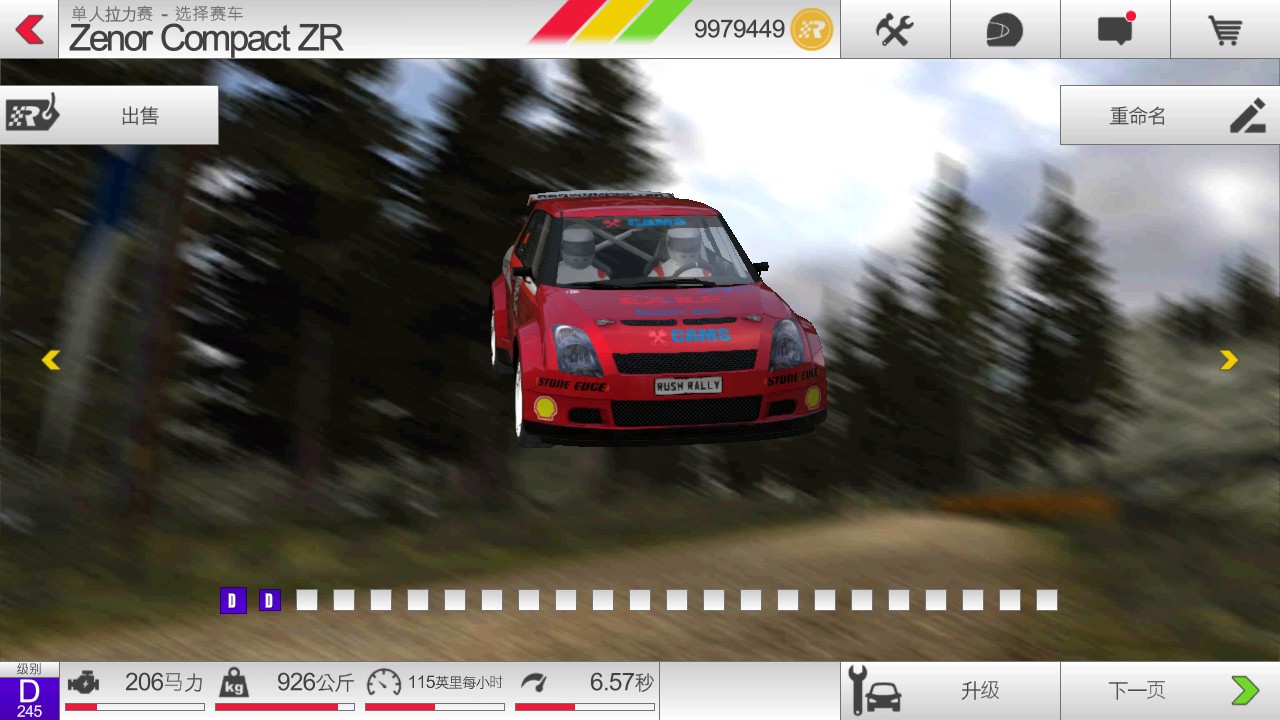The image size is (1280, 720).
Task: Click the gold coin currency icon
Action: pyautogui.click(x=811, y=30)
